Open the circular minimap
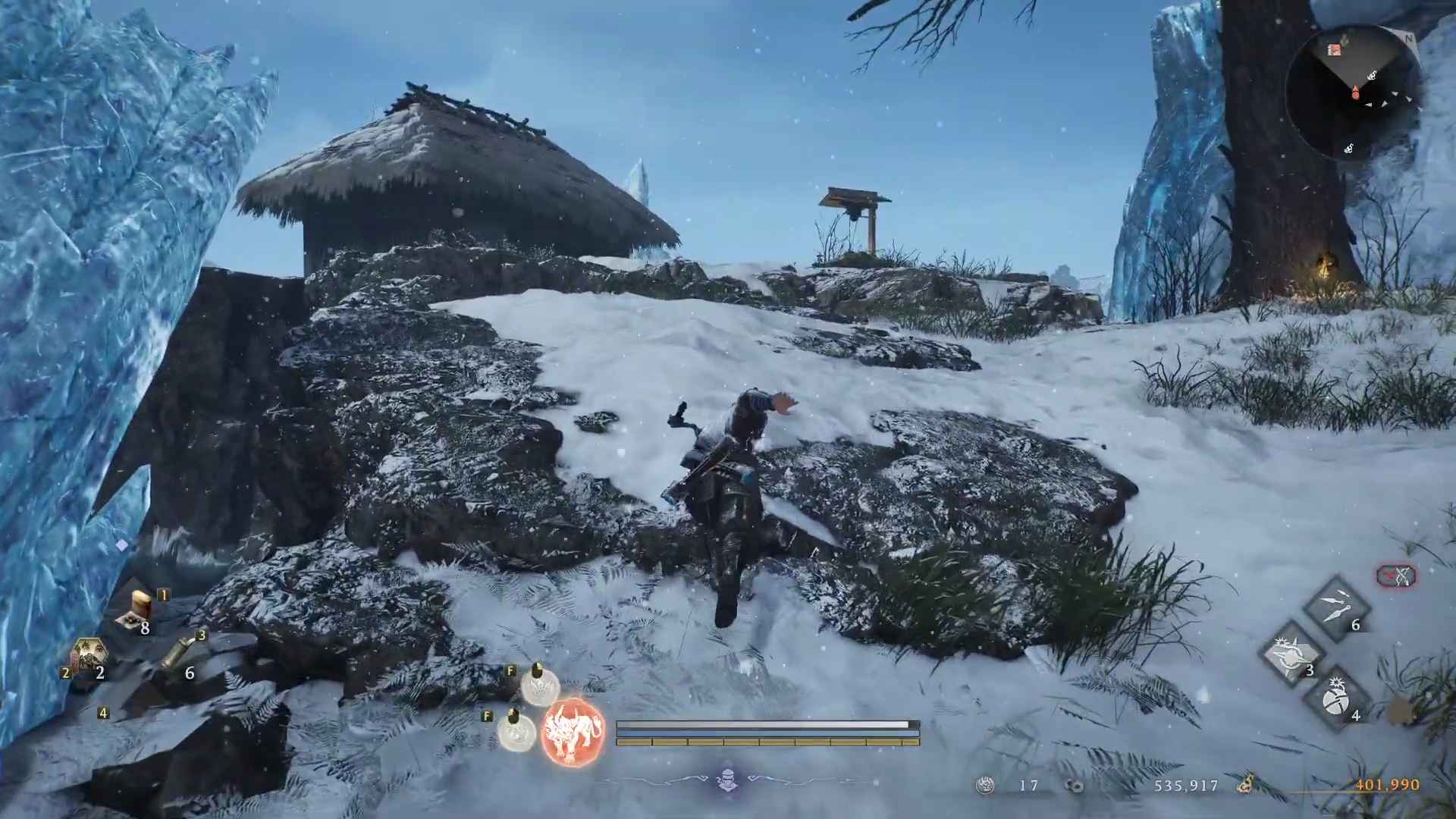 1354,93
